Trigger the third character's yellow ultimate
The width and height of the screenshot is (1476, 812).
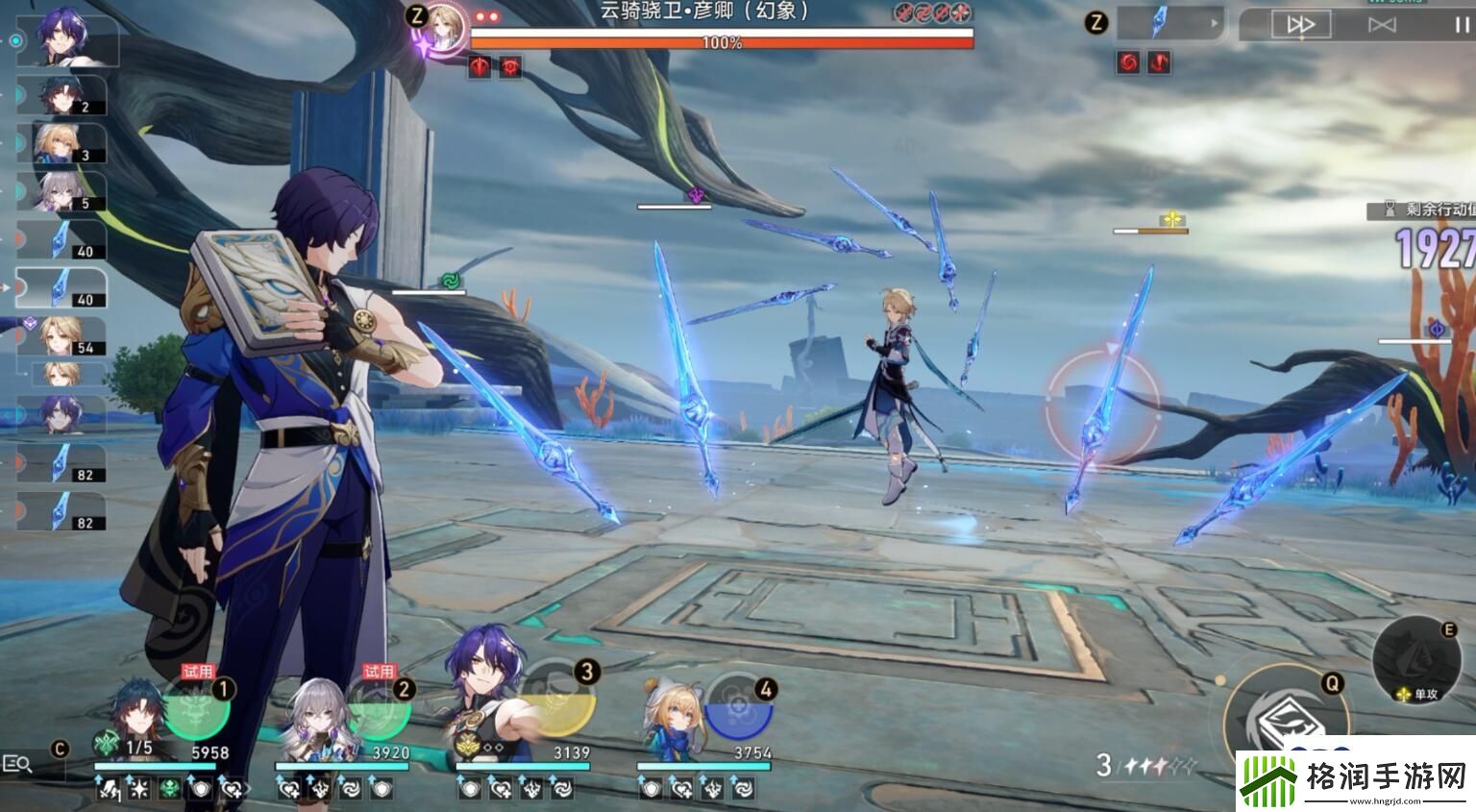coord(557,707)
